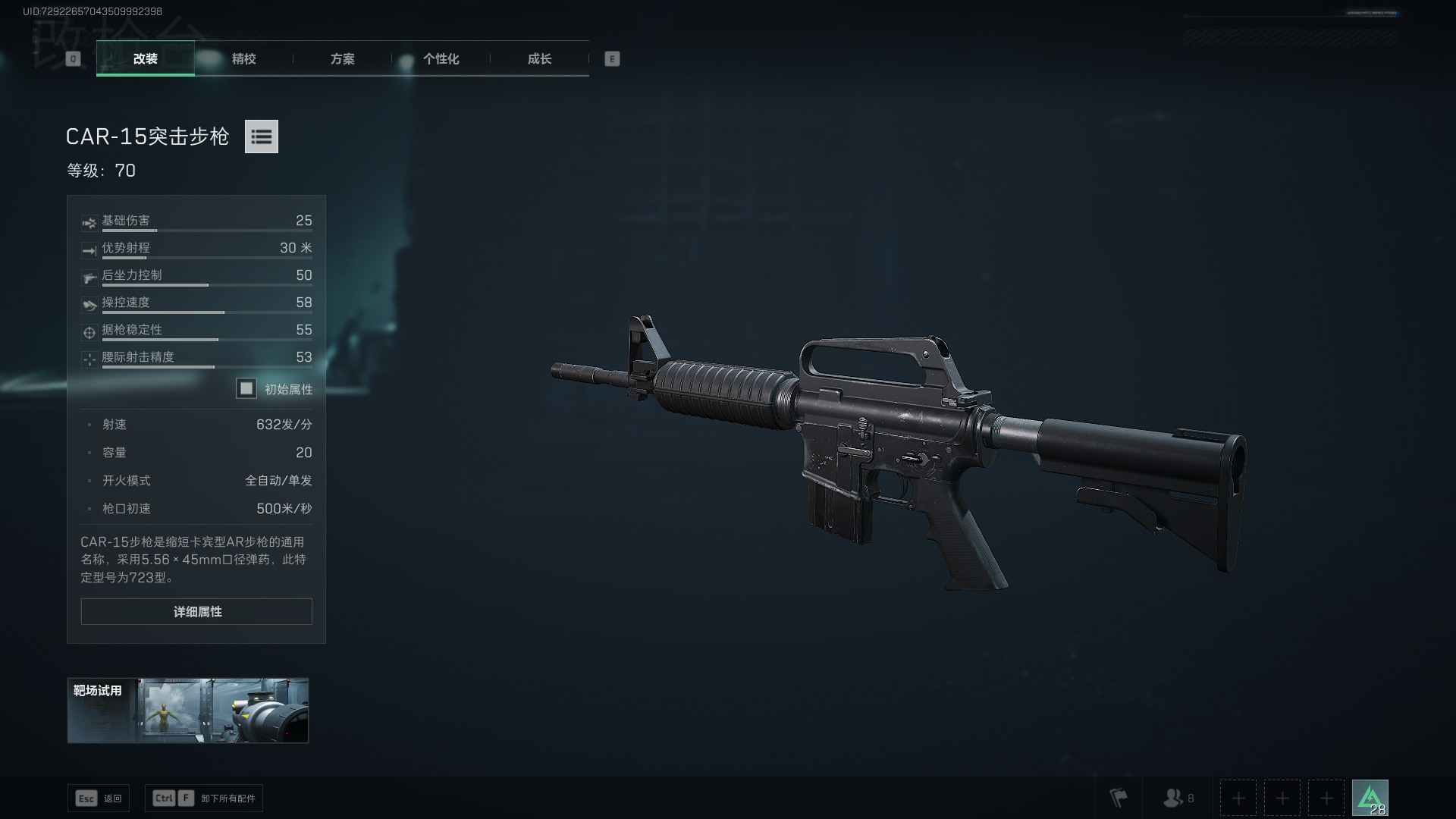Show the 成长 tab
Screen dimensions: 1456x819
pyautogui.click(x=539, y=58)
